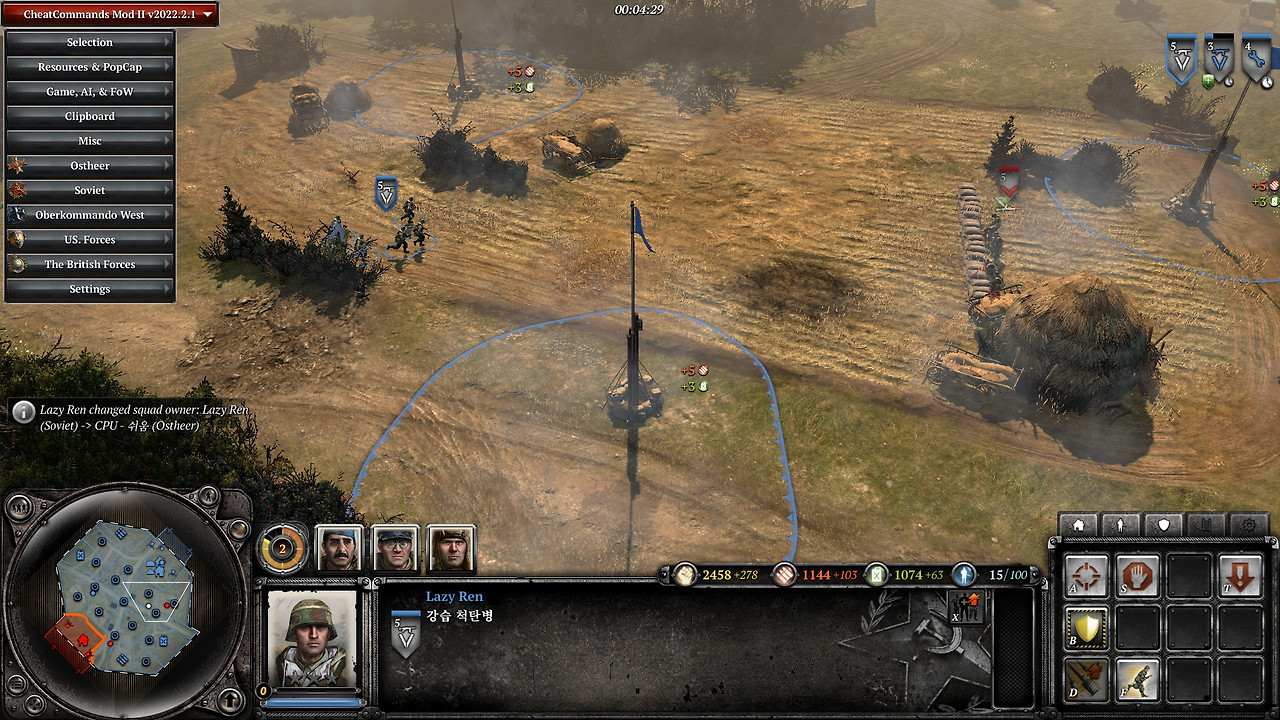
Task: Use the stick grenade ability
Action: point(1086,679)
